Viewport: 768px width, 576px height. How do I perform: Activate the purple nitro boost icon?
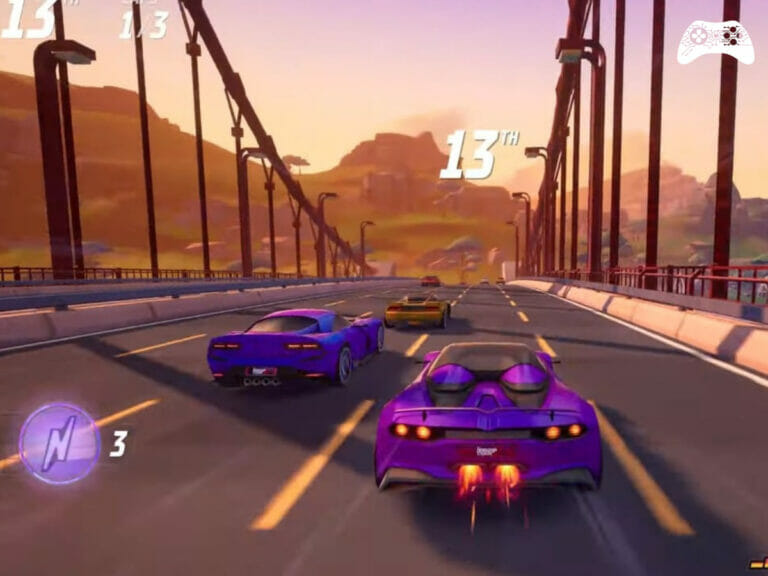pyautogui.click(x=60, y=443)
